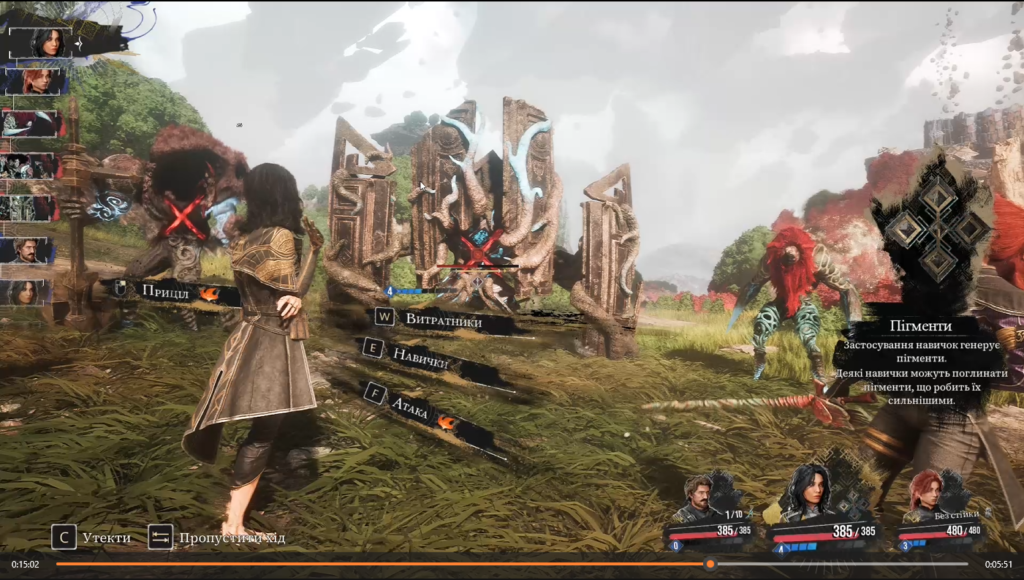Seek the video using the orange progress handle

click(x=710, y=564)
